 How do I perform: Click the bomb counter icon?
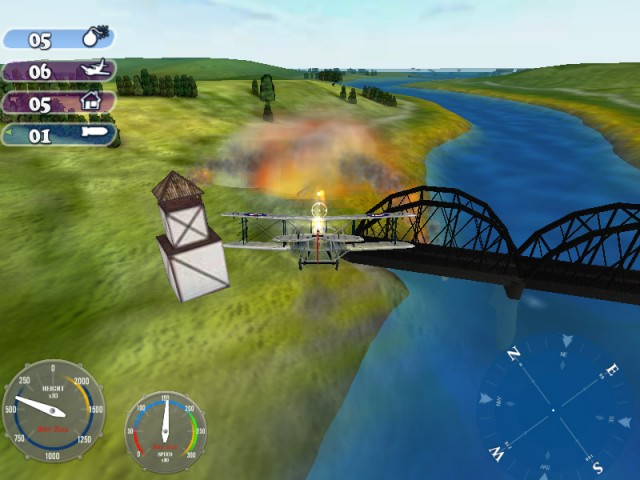tap(92, 40)
